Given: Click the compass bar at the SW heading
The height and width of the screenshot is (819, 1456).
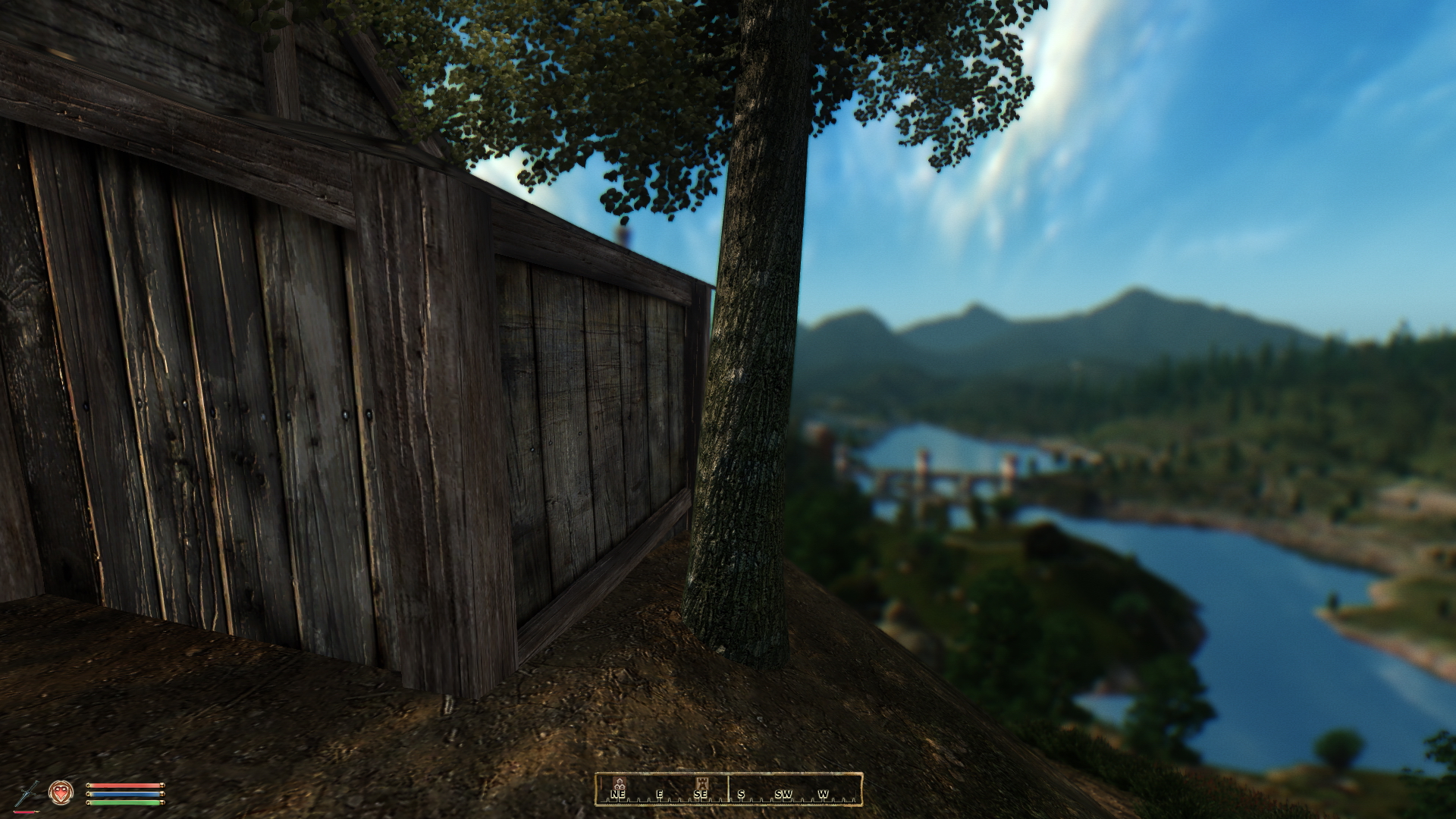Looking at the screenshot, I should [x=783, y=794].
